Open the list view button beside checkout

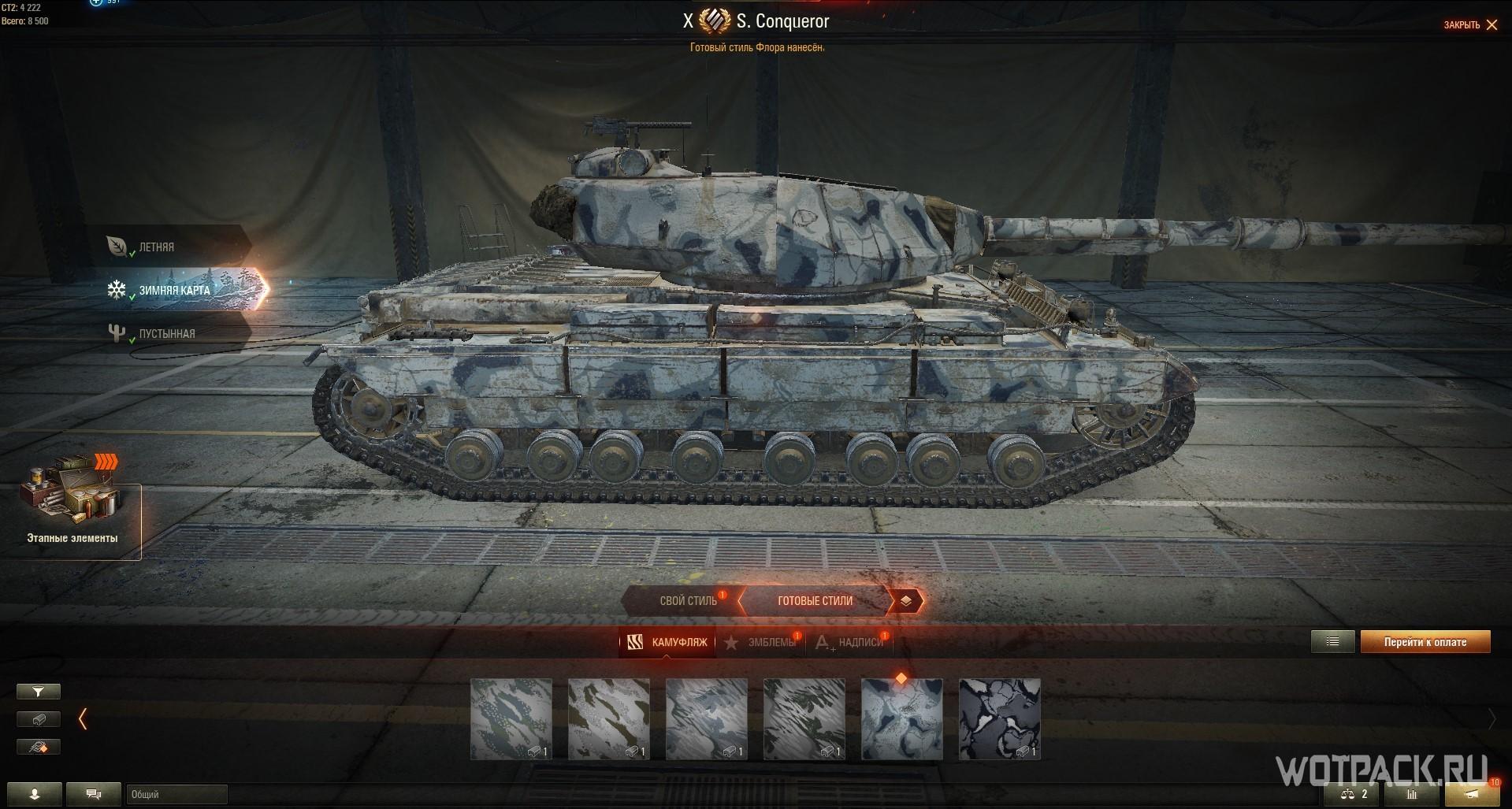(x=1332, y=642)
